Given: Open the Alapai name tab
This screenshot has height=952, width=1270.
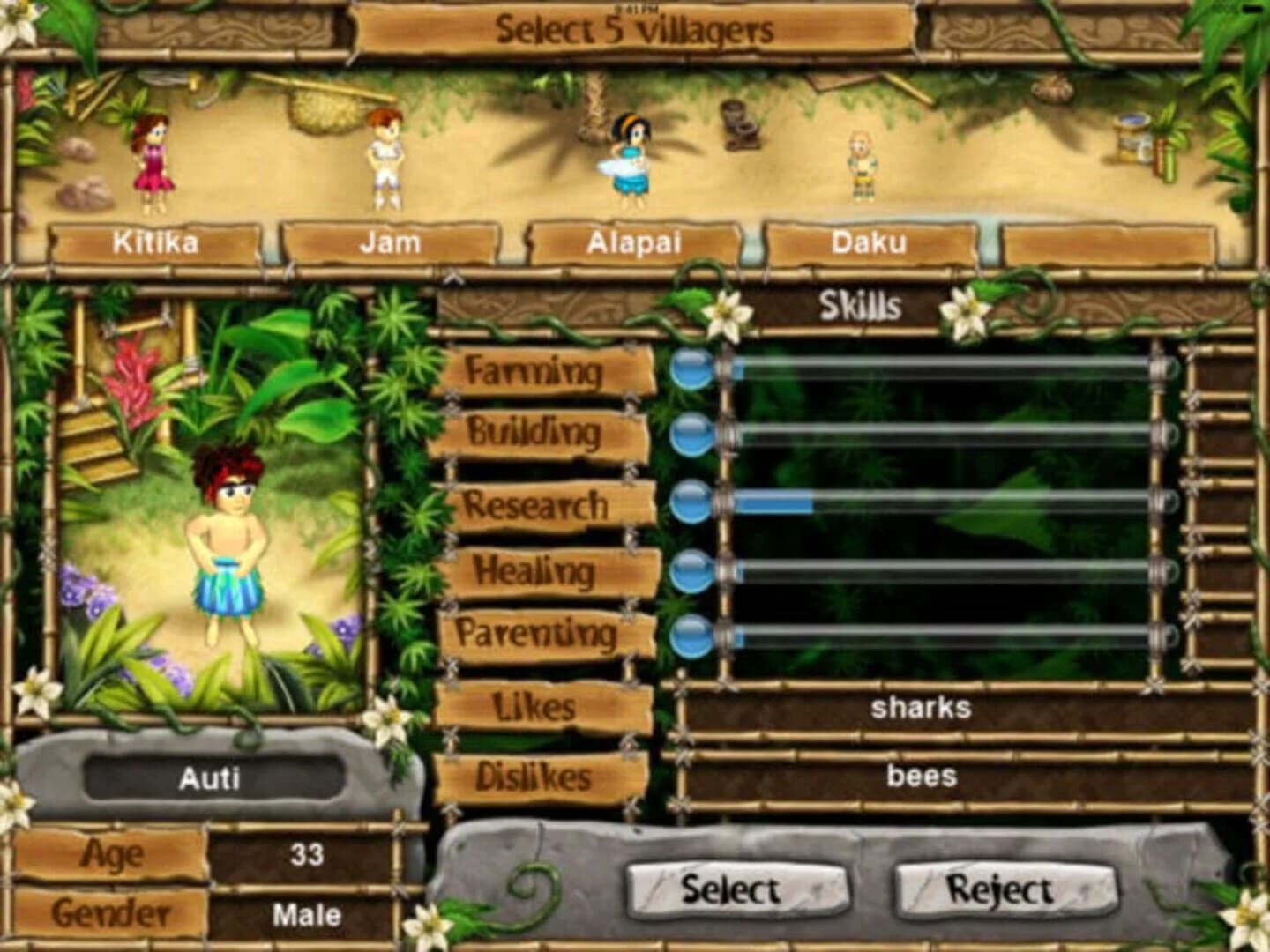Looking at the screenshot, I should click(636, 242).
